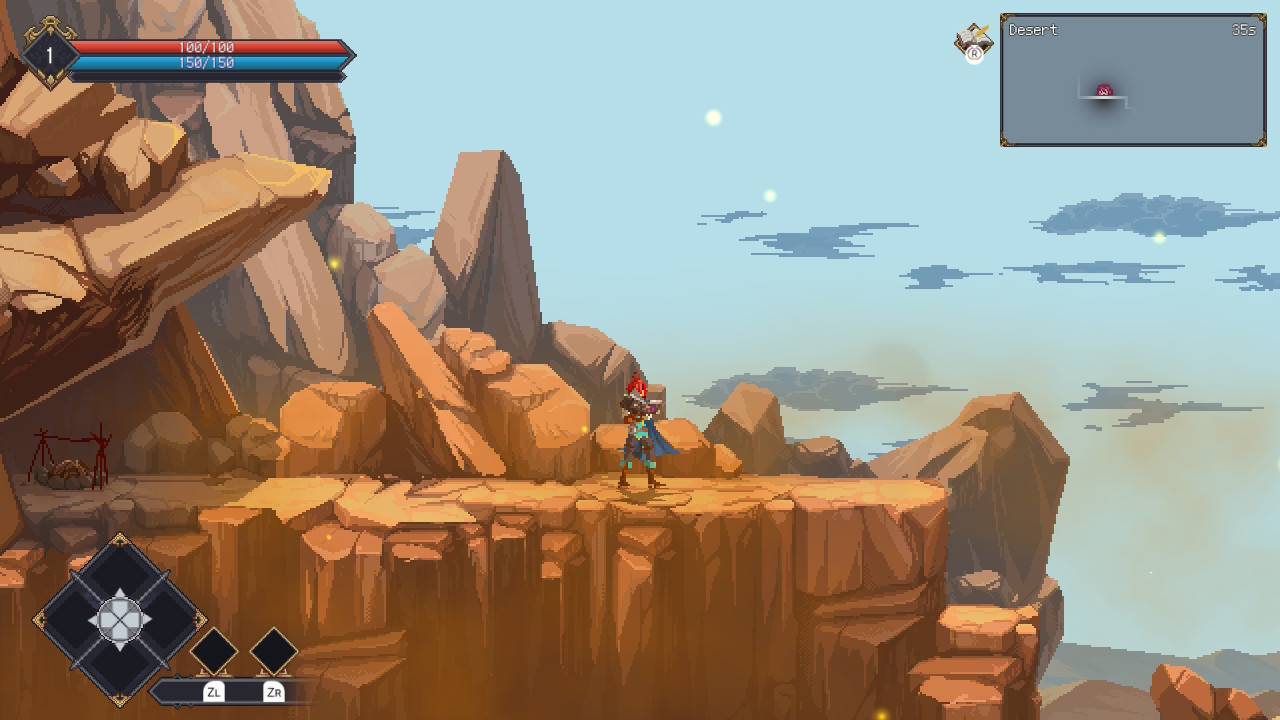Open the level 1 character badge
The image size is (1280, 720).
pyautogui.click(x=48, y=53)
